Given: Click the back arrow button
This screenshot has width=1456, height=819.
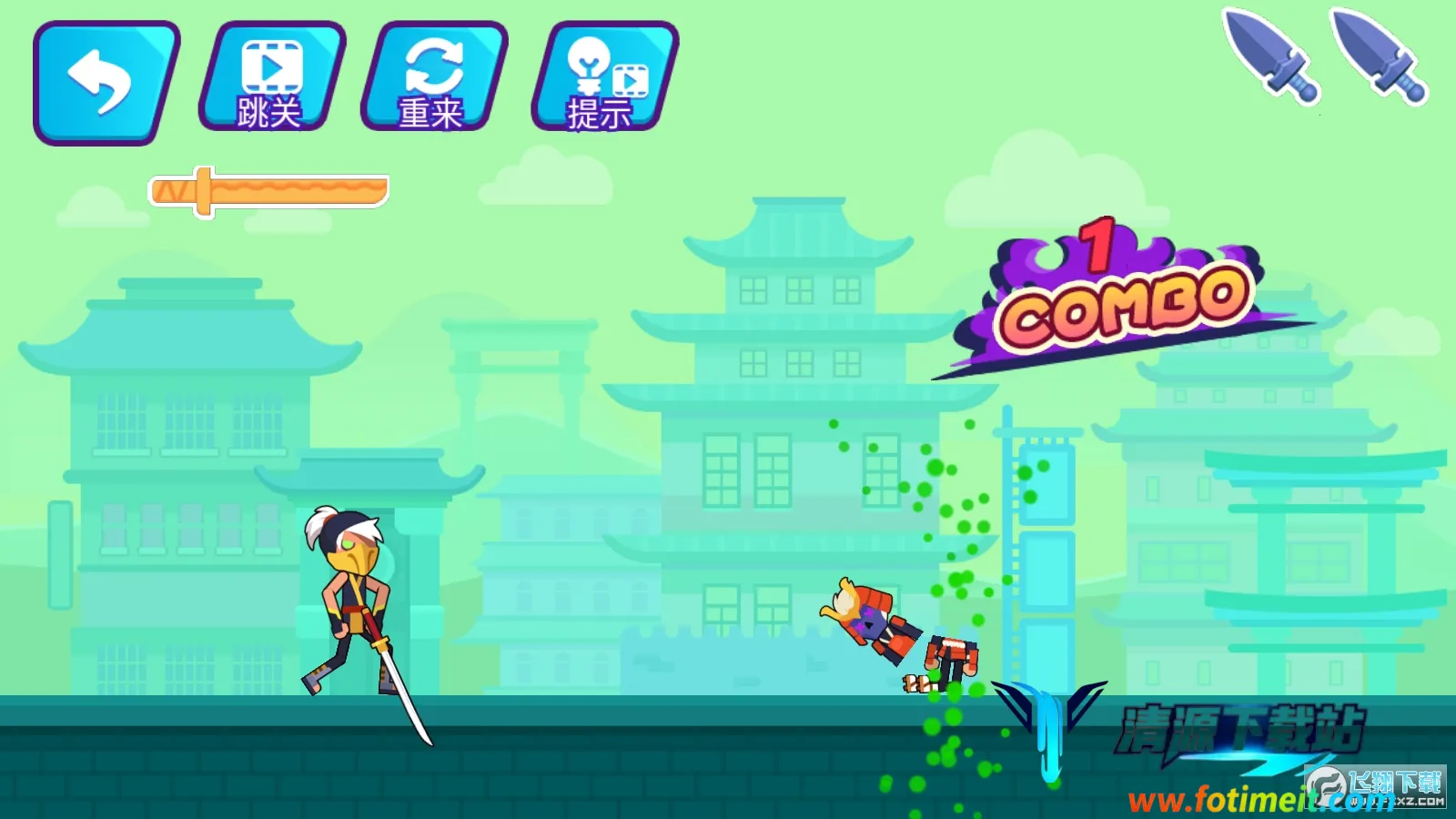Looking at the screenshot, I should pos(105,82).
